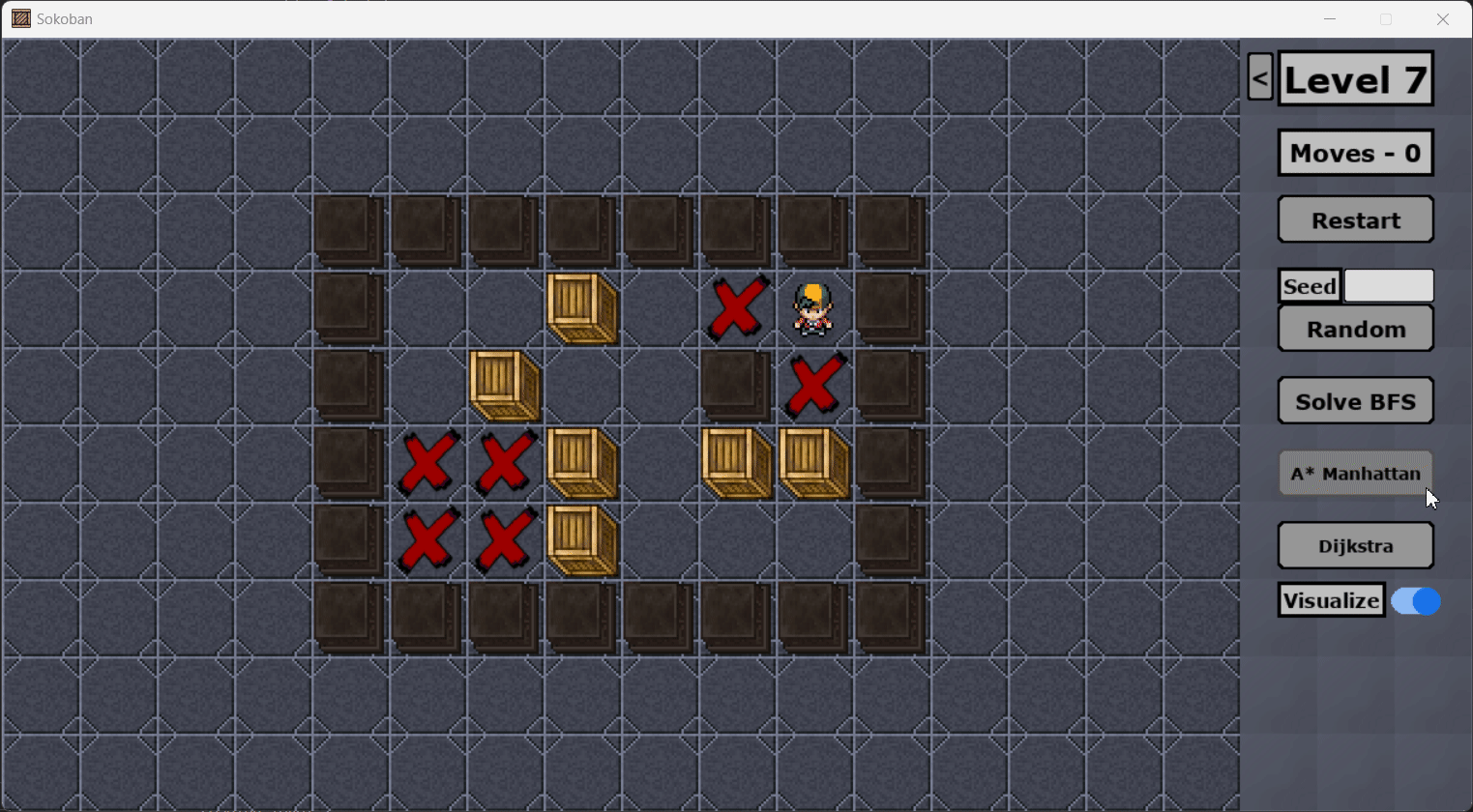Viewport: 1473px width, 812px height.
Task: Click the Sokoban icon in the title bar
Action: point(19,18)
